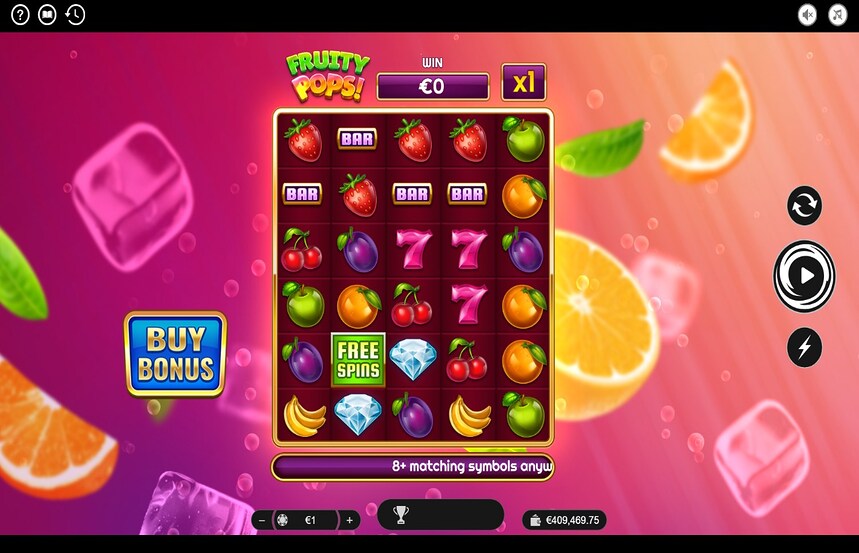
Task: Open help via the question mark icon
Action: [20, 15]
